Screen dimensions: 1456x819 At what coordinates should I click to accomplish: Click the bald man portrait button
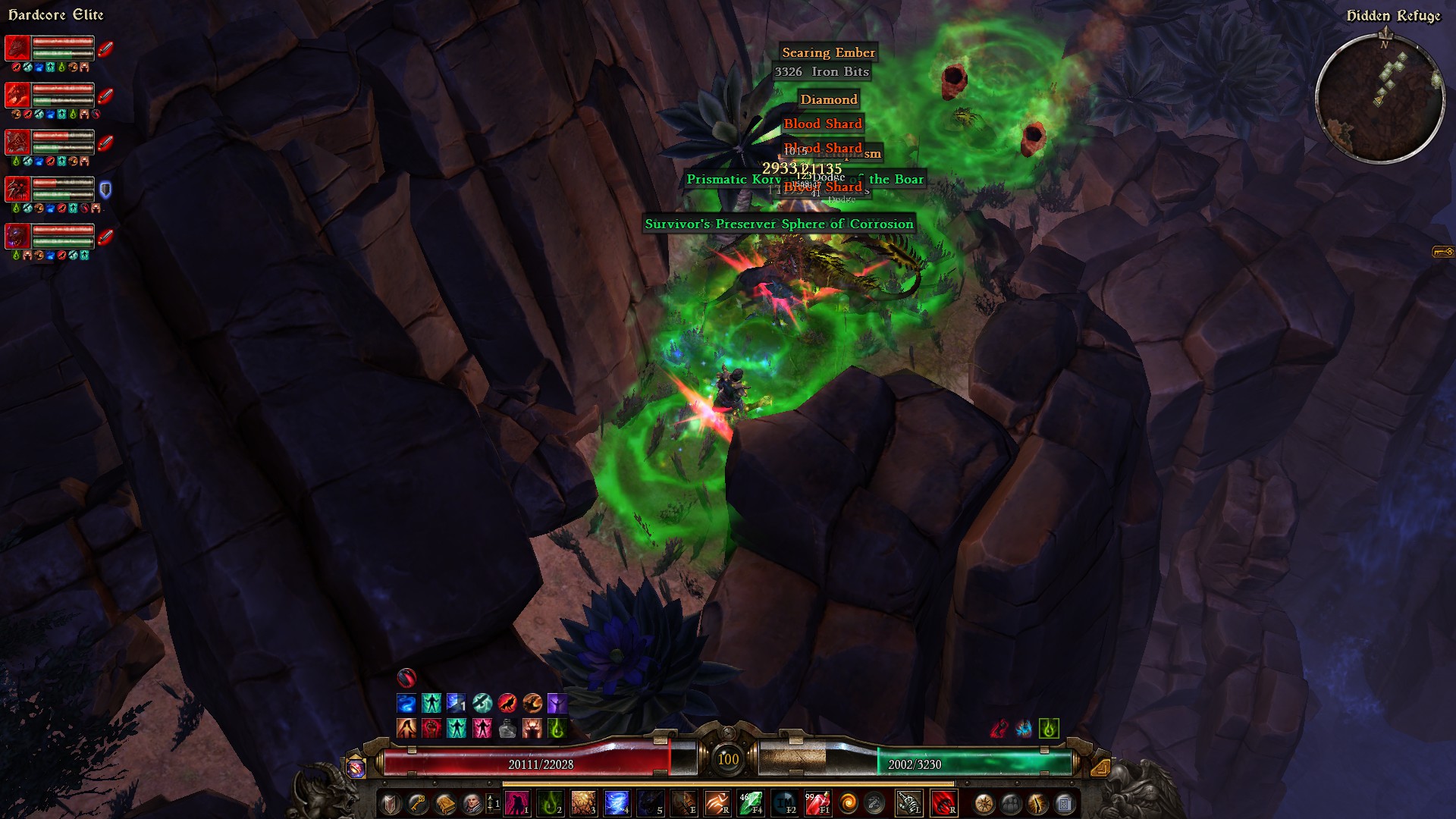tap(472, 803)
